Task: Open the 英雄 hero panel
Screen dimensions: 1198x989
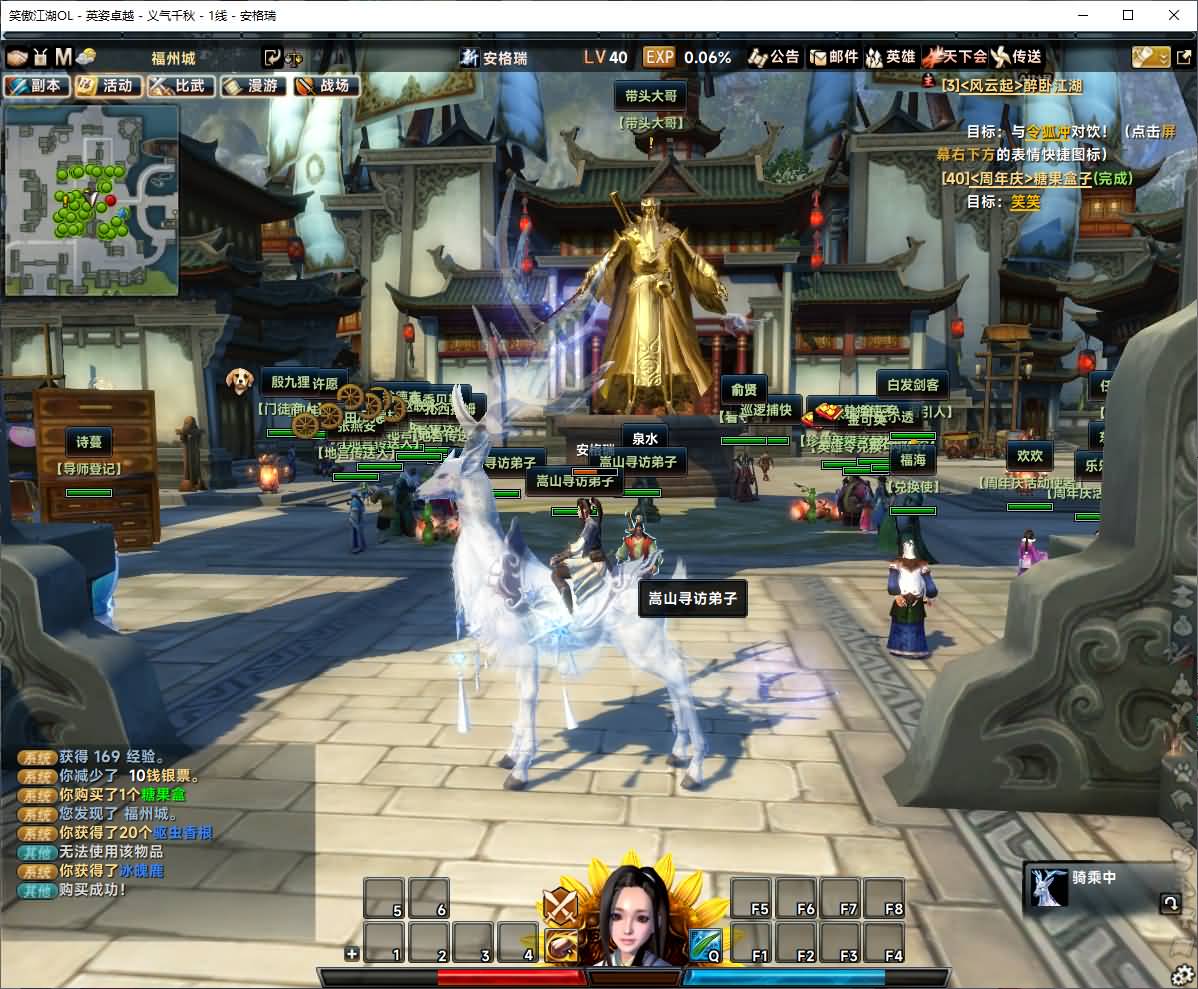Action: click(890, 57)
